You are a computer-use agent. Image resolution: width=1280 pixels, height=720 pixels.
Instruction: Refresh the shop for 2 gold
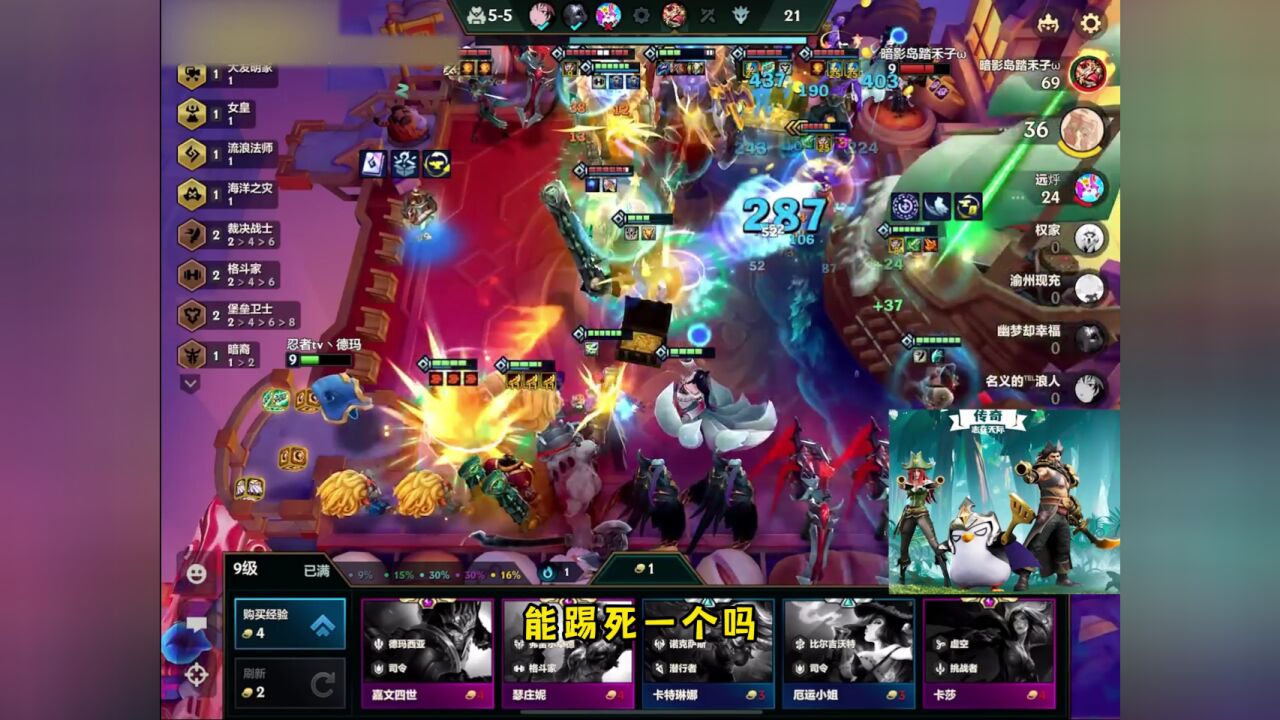(x=290, y=684)
